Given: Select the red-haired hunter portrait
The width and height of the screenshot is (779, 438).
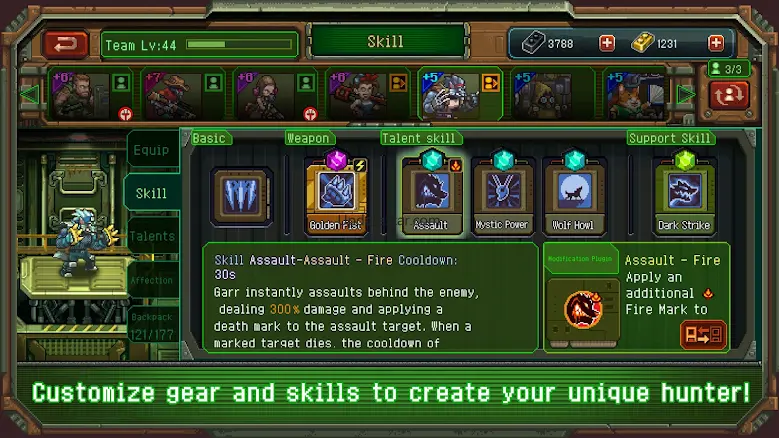Looking at the screenshot, I should click(x=356, y=95).
